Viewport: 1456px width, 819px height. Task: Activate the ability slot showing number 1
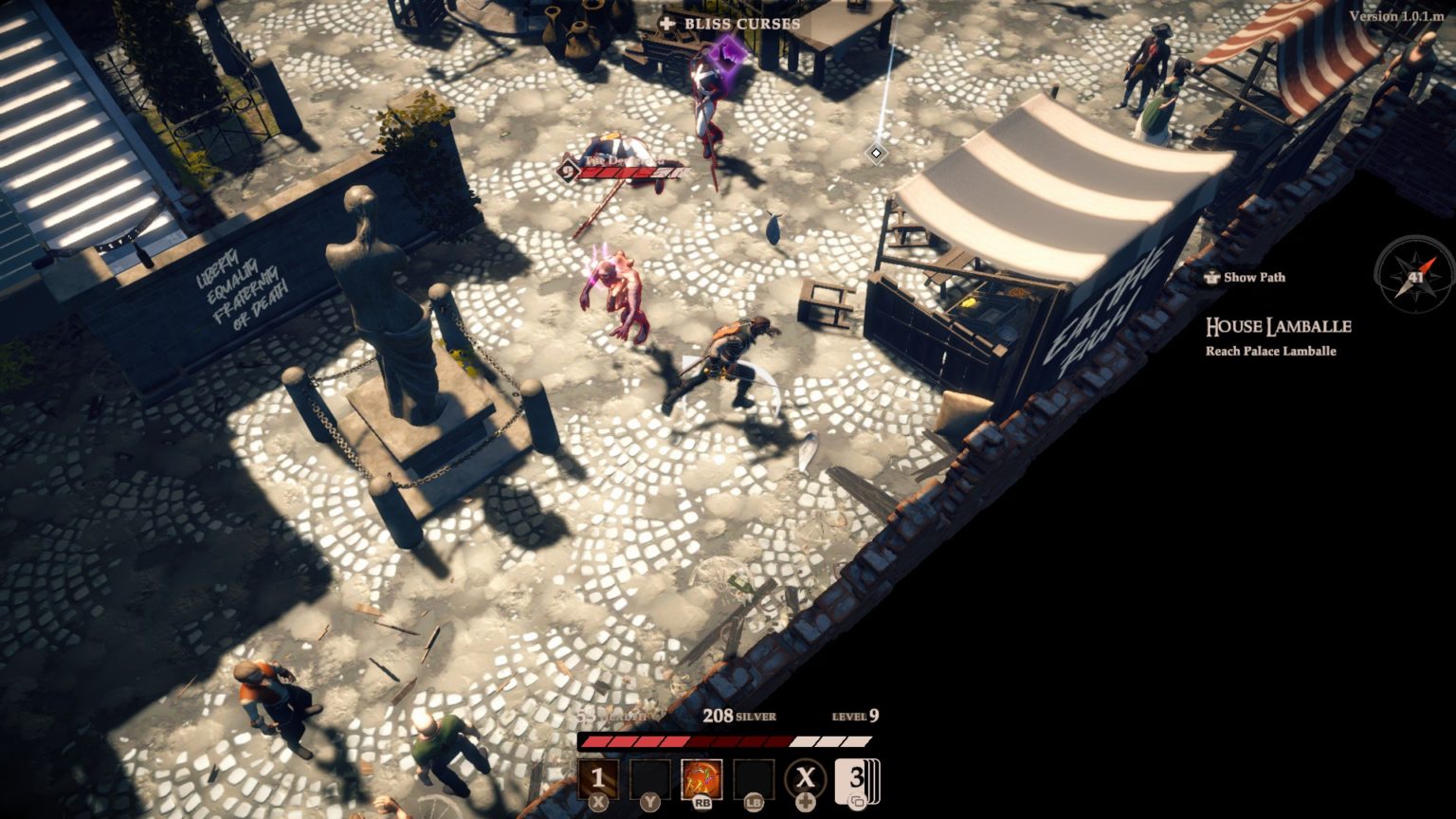[x=598, y=779]
